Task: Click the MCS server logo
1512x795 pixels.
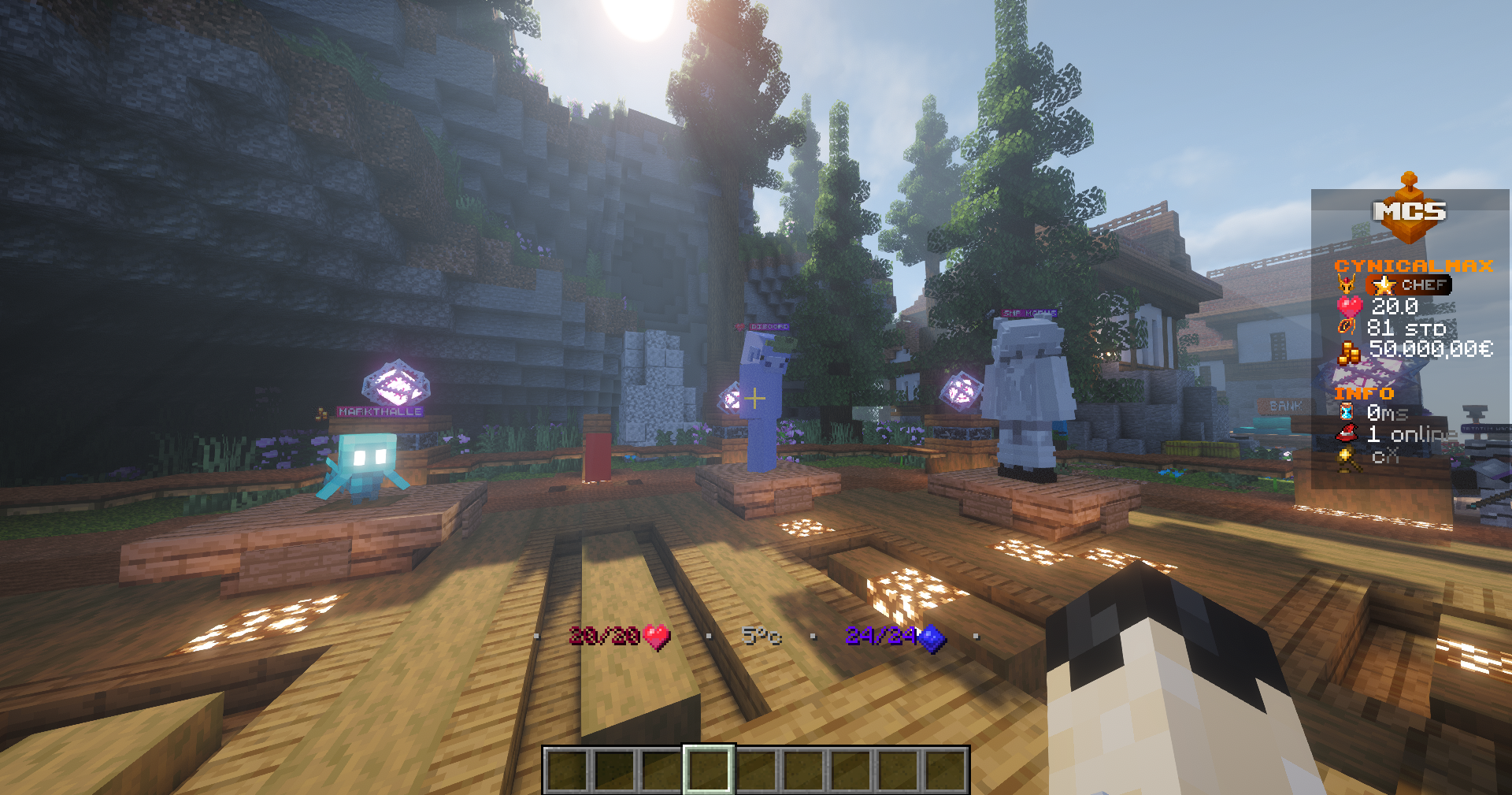Action: (1410, 211)
